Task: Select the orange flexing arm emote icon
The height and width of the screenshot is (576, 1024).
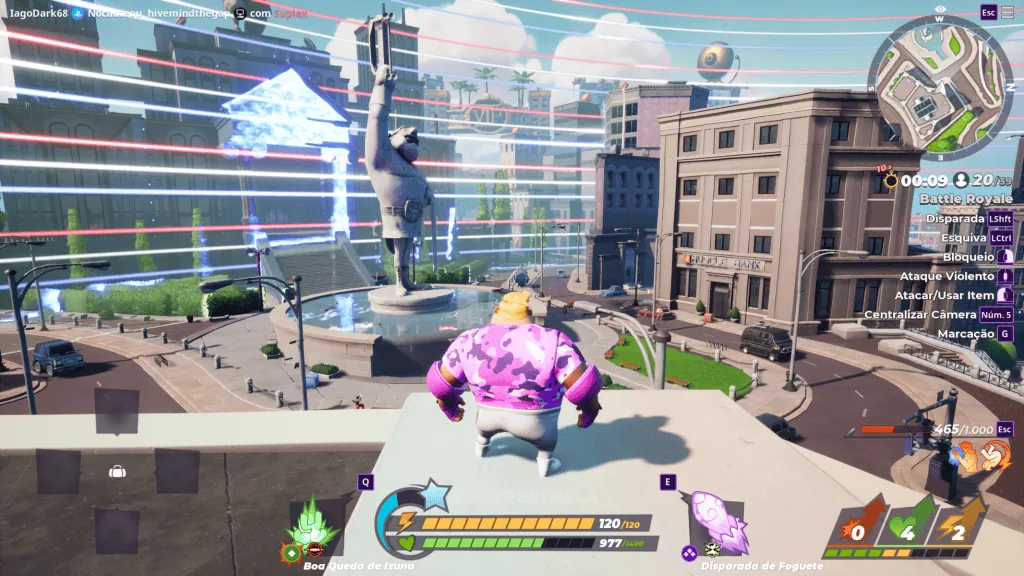Action: pos(965,457)
